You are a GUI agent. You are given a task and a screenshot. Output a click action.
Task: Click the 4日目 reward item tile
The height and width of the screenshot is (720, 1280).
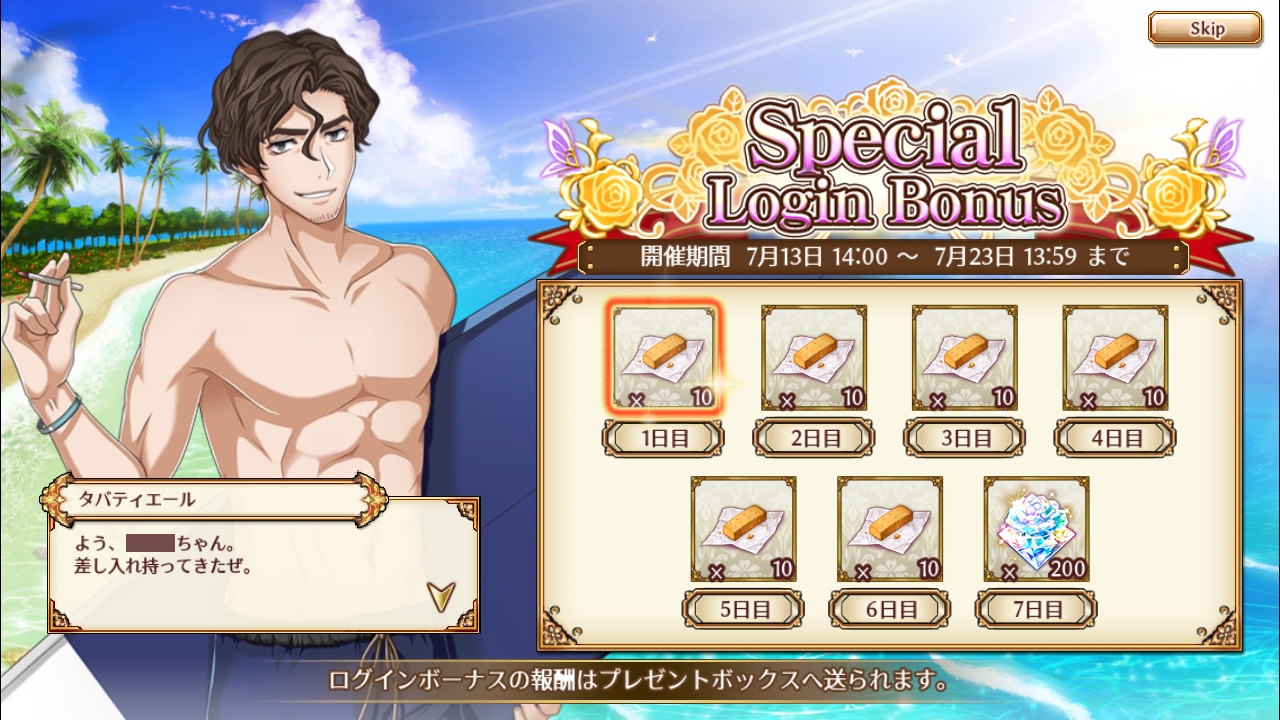pyautogui.click(x=1115, y=357)
